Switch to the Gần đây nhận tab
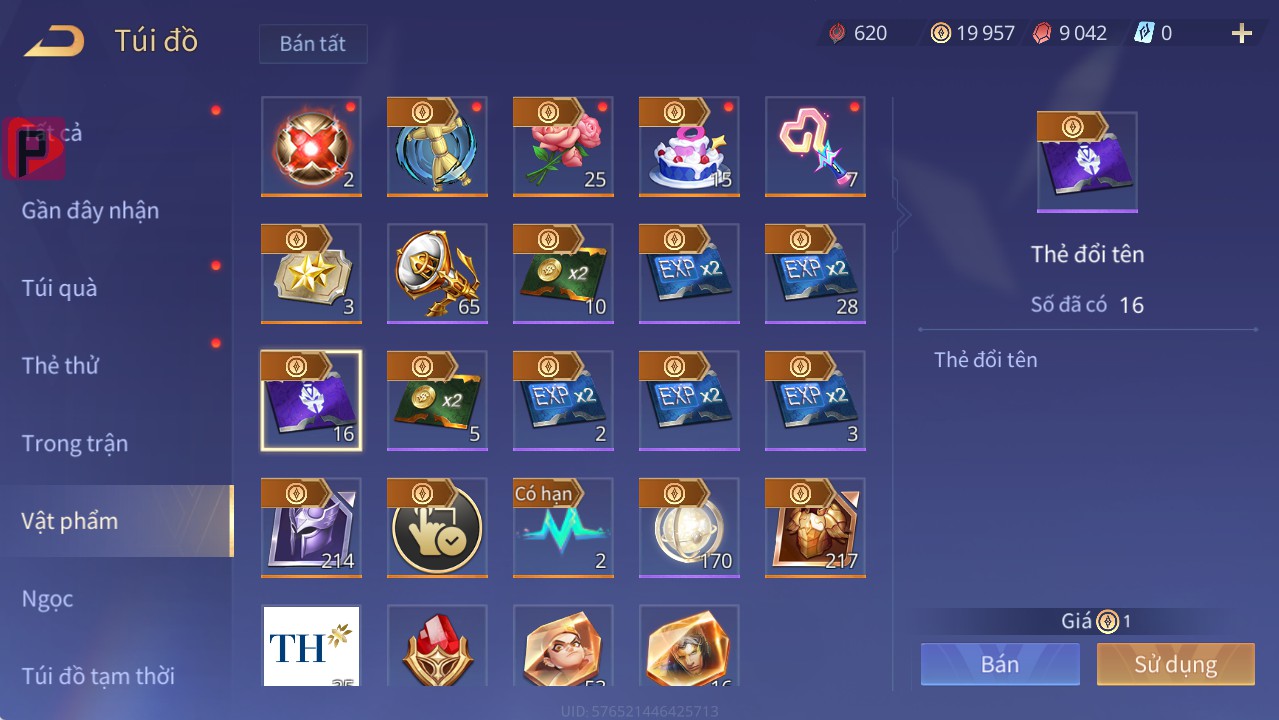This screenshot has width=1279, height=720. click(90, 211)
